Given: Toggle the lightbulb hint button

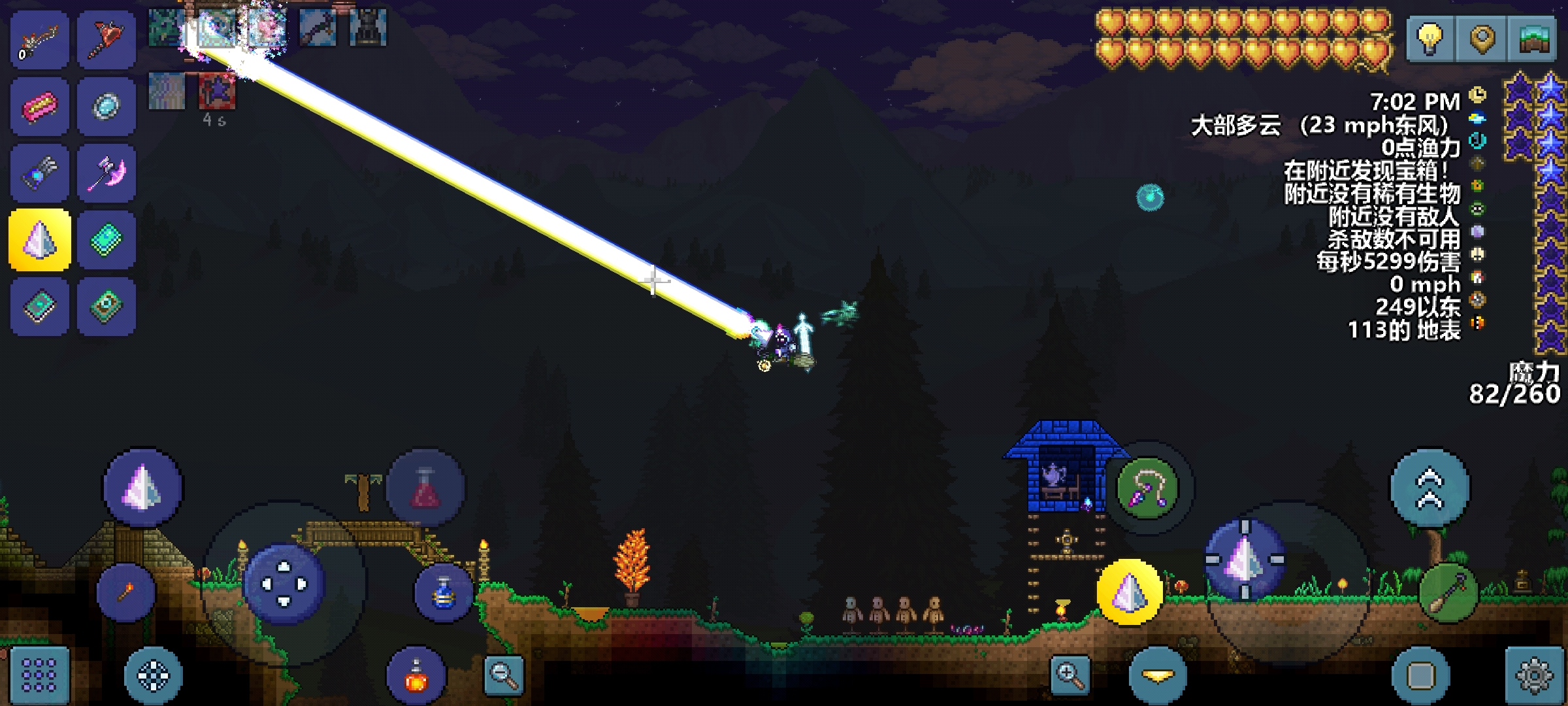Looking at the screenshot, I should tap(1429, 39).
